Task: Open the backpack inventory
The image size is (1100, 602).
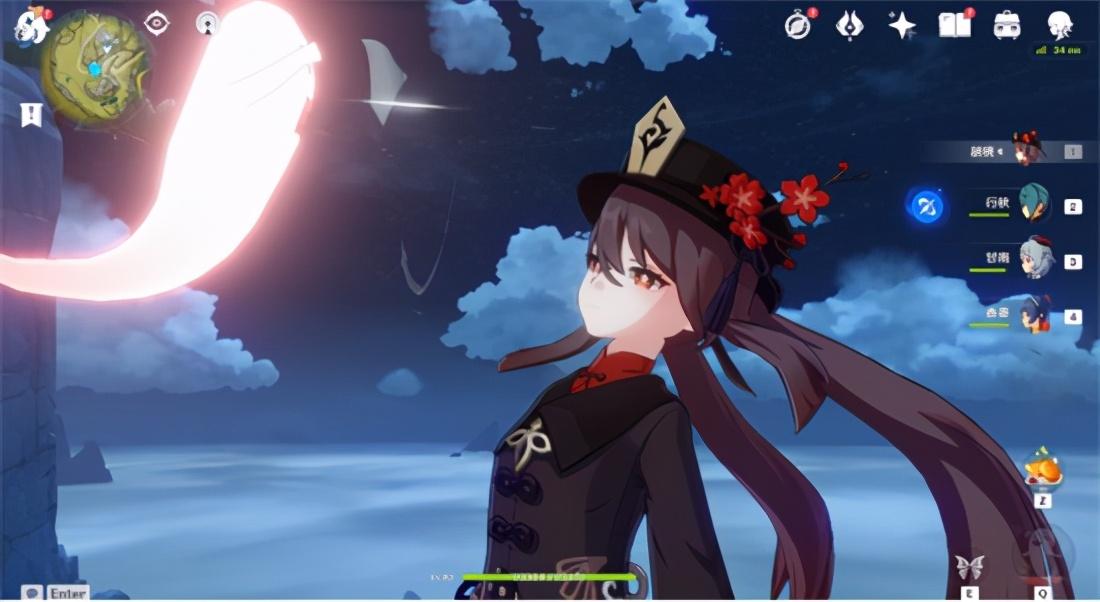Action: [x=1007, y=25]
